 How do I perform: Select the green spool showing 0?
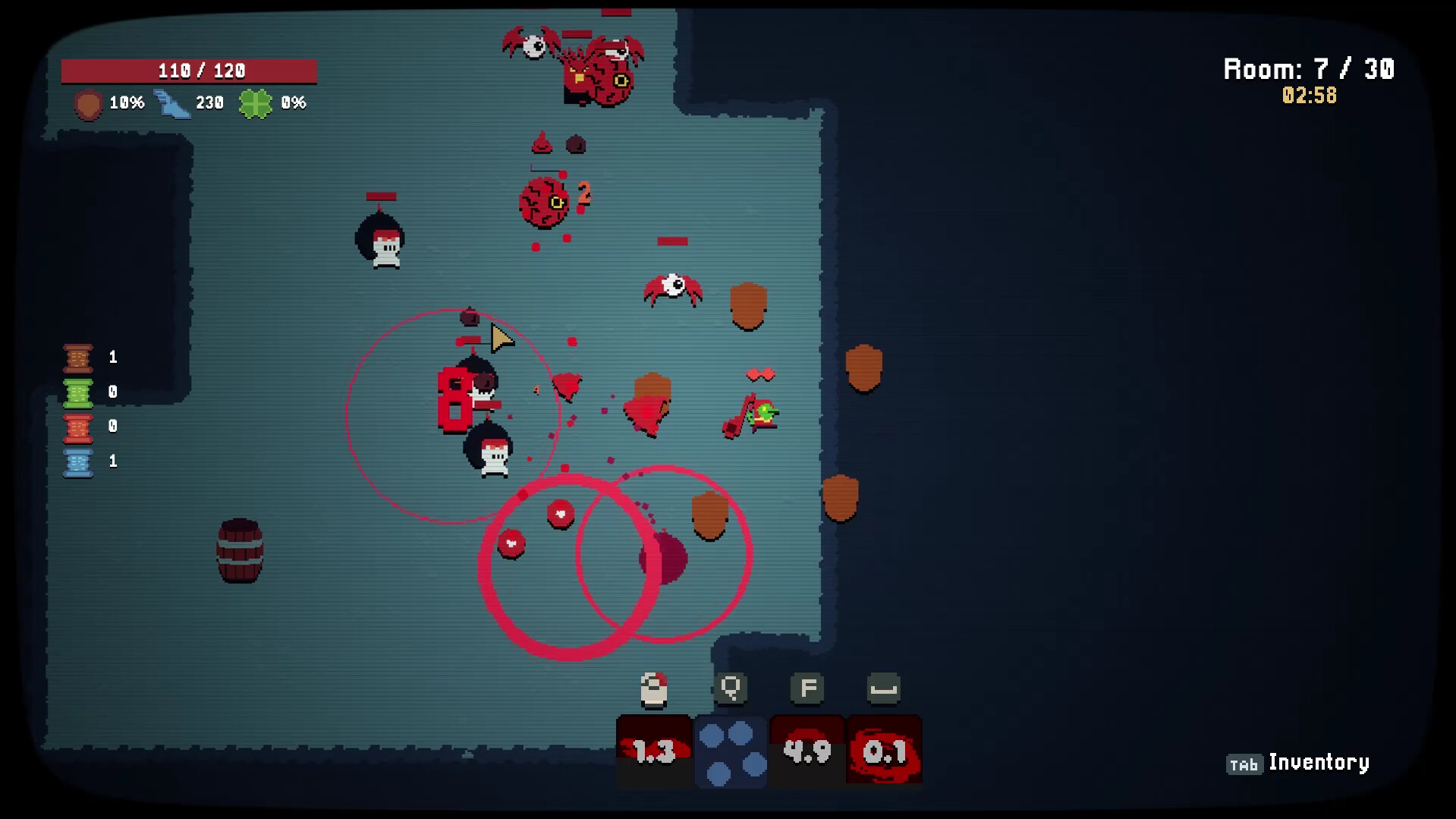[77, 392]
